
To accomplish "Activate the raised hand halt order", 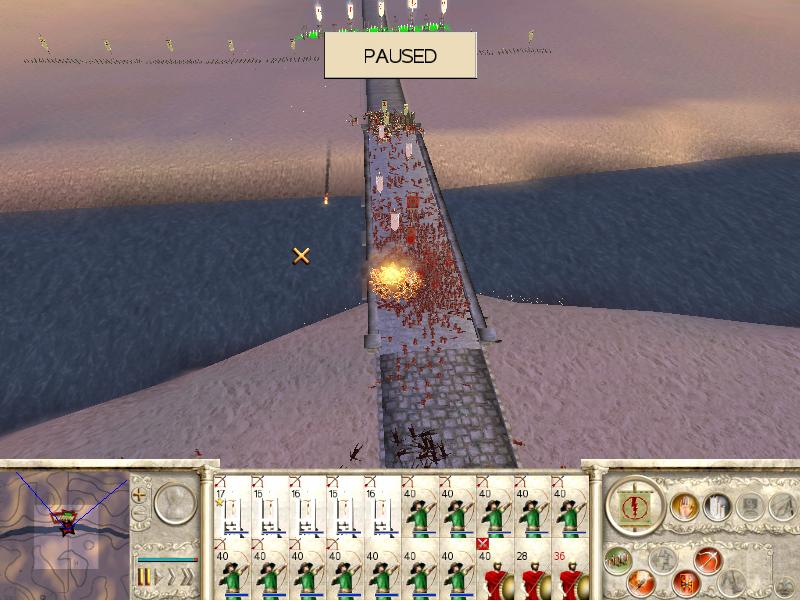I will pyautogui.click(x=685, y=507).
